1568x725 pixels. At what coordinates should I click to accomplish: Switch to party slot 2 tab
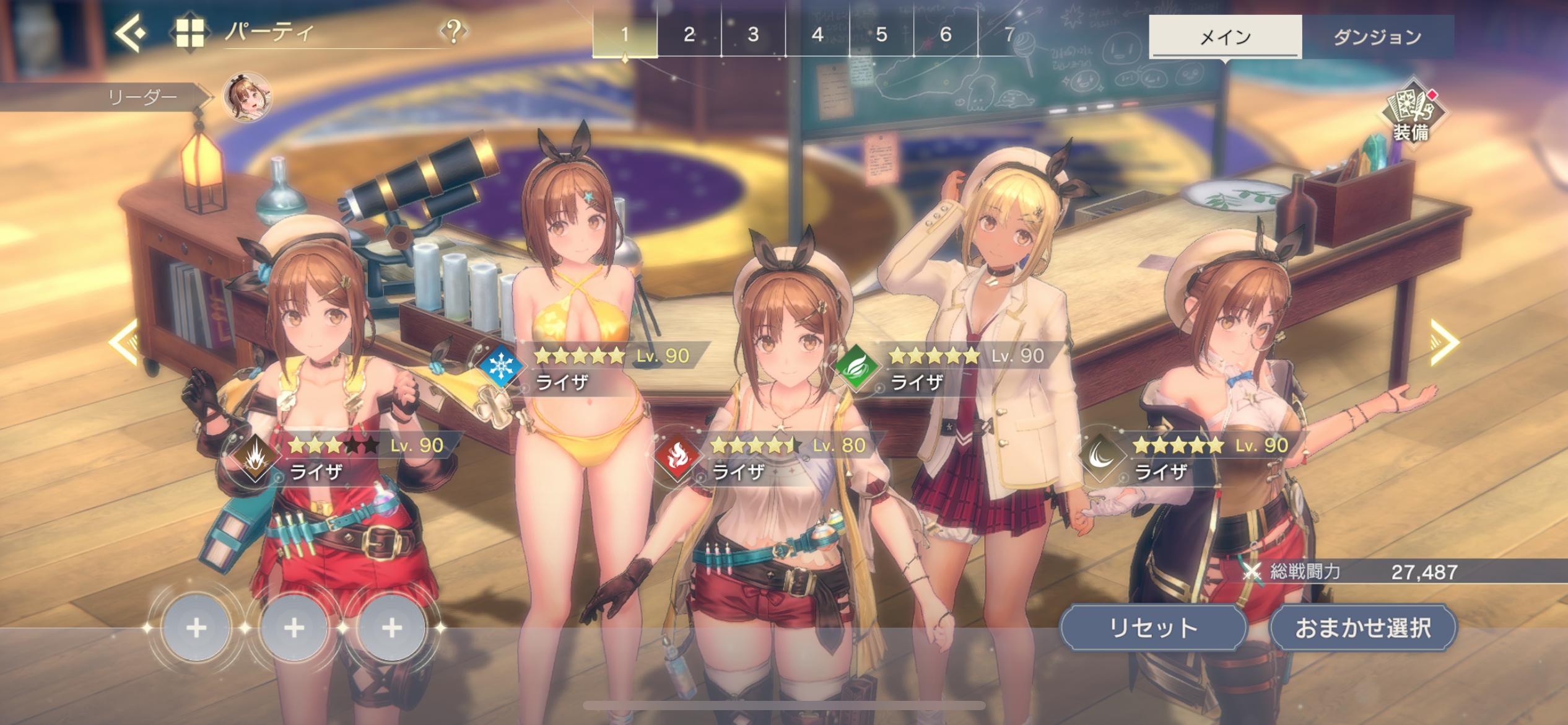pos(689,35)
